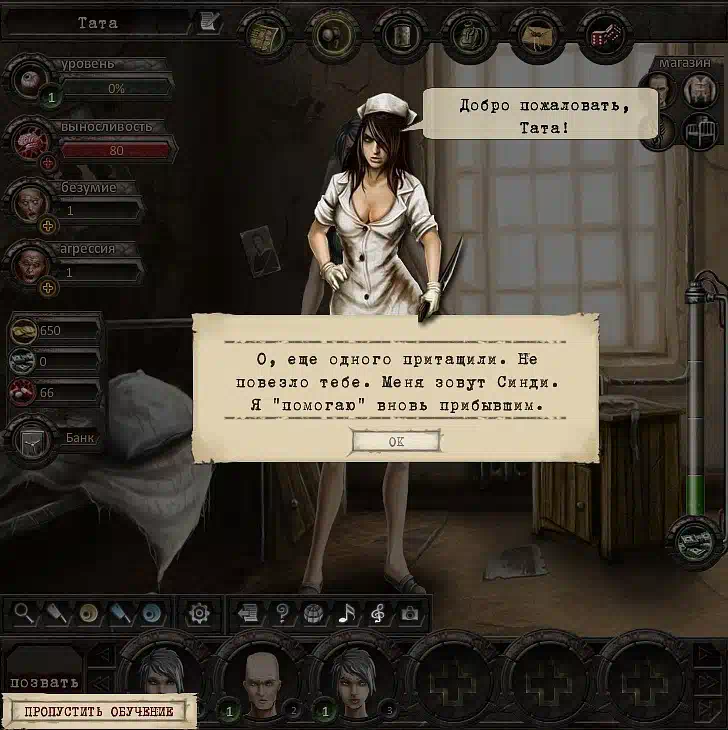Take a screenshot with the camera icon

(x=410, y=613)
